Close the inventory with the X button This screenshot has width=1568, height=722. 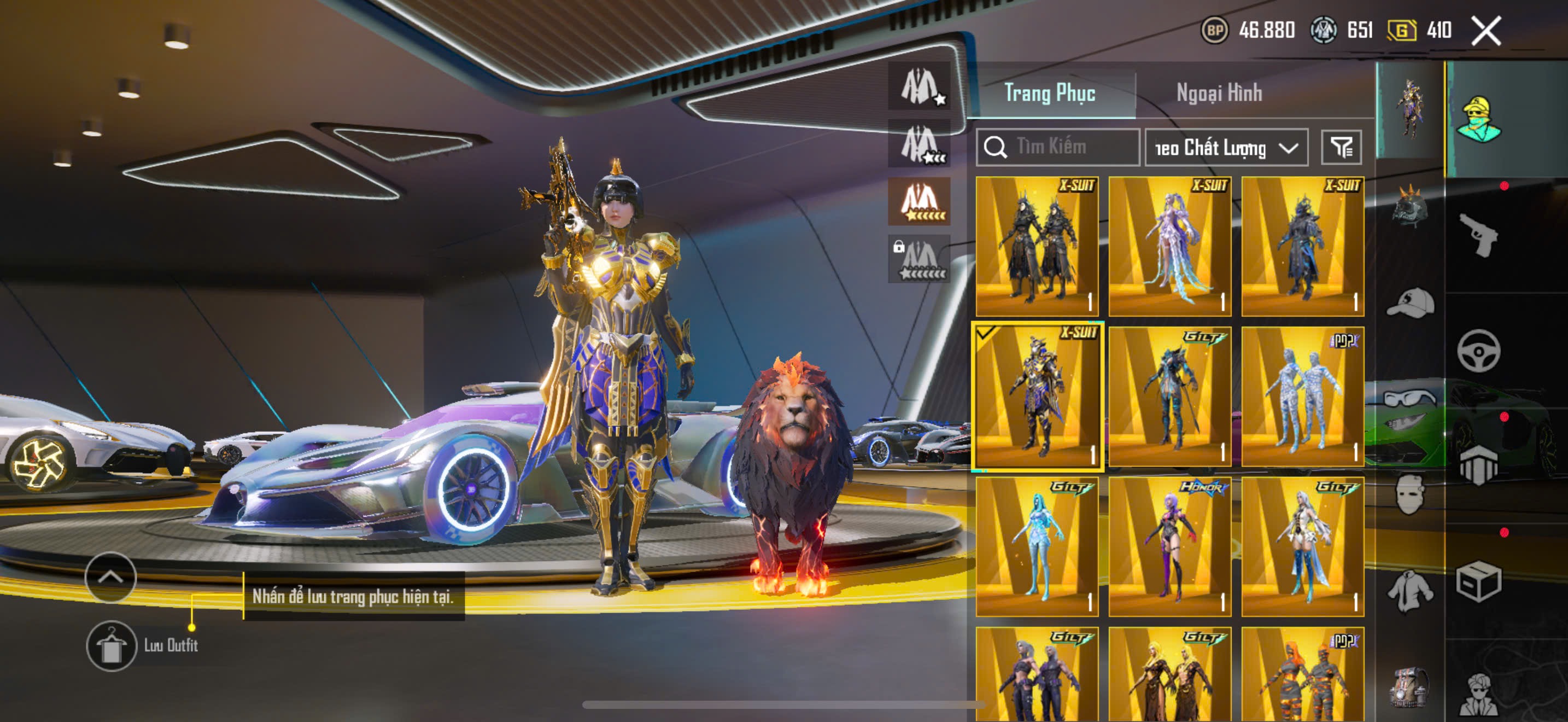pos(1486,31)
